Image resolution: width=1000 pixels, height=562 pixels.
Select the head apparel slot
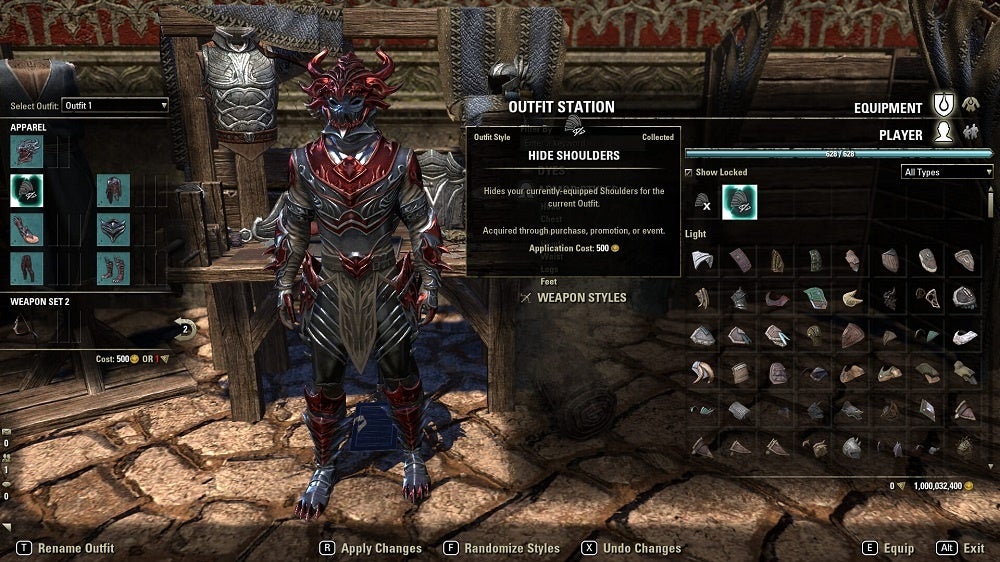point(27,151)
